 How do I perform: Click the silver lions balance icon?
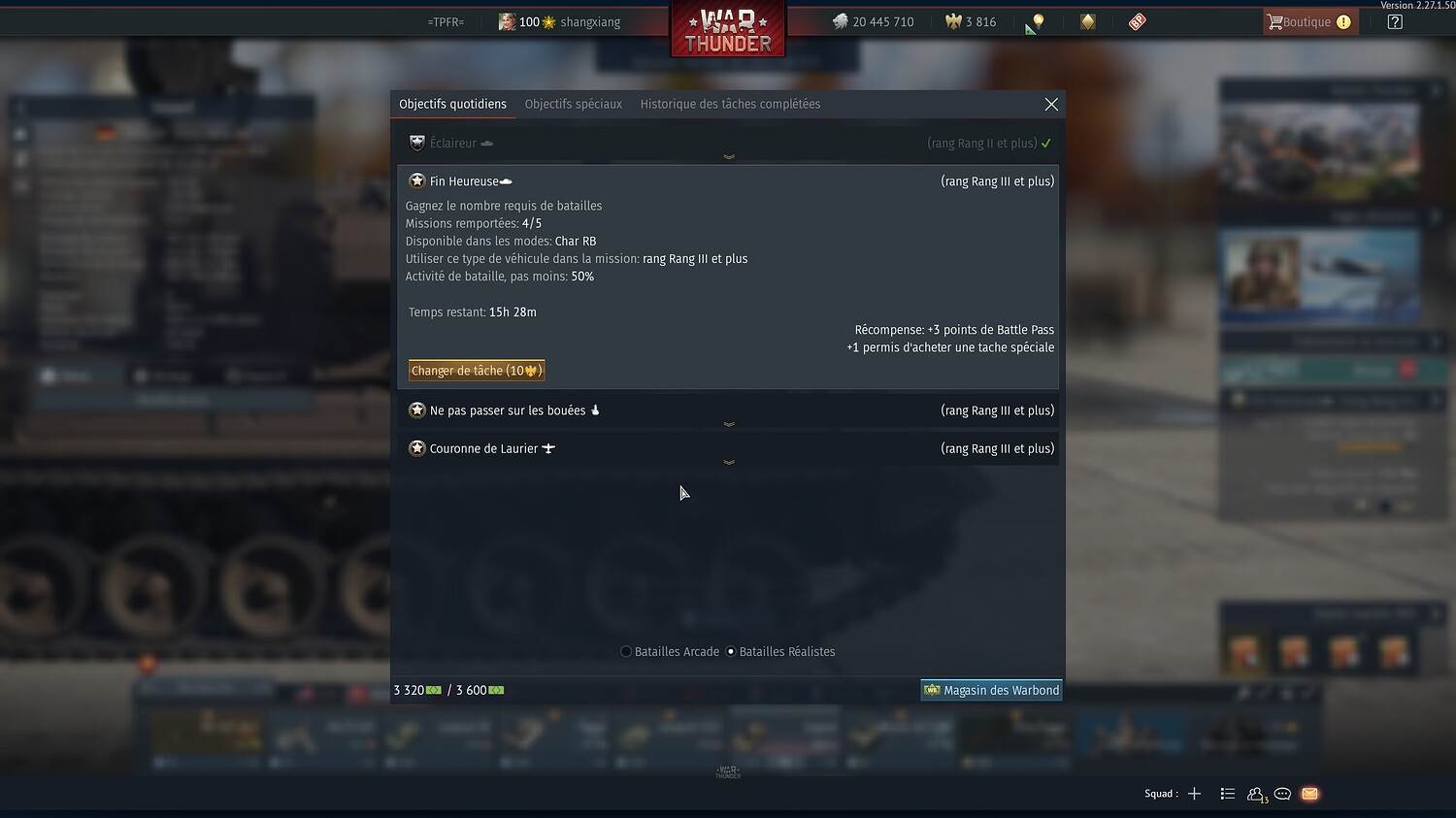coord(841,20)
